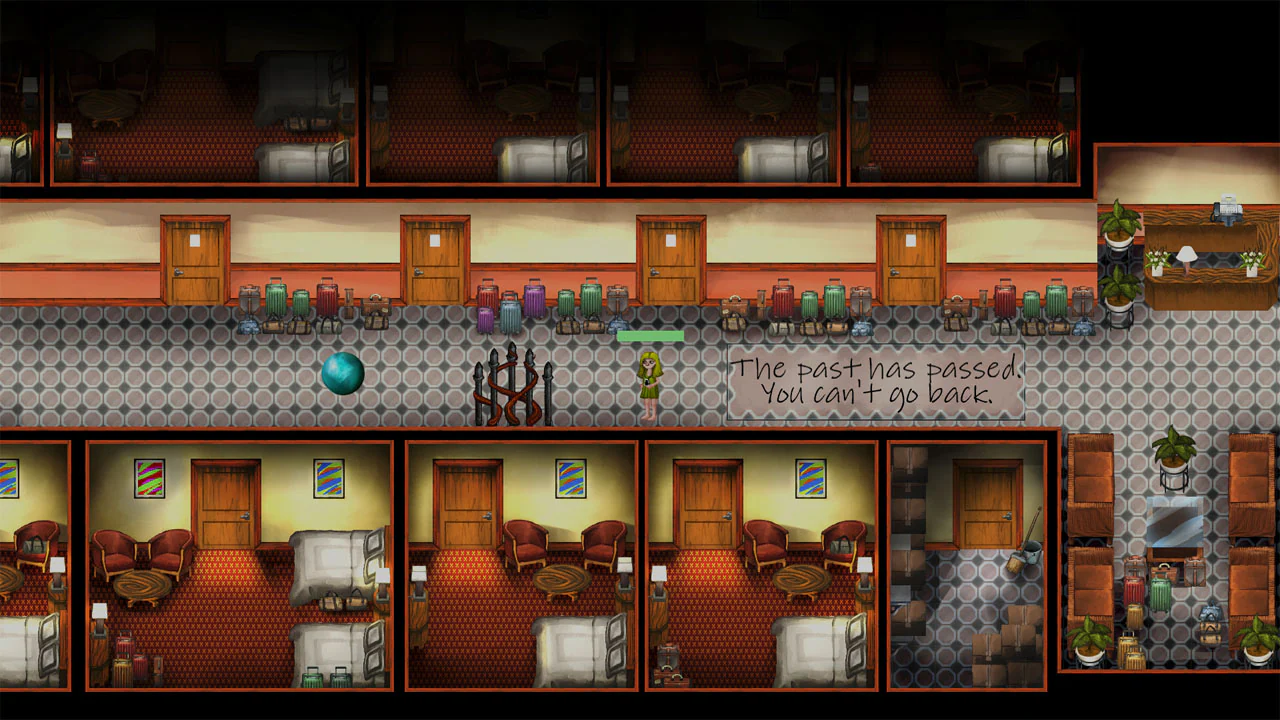Select the red armchair in a bottom guest room

tap(523, 540)
